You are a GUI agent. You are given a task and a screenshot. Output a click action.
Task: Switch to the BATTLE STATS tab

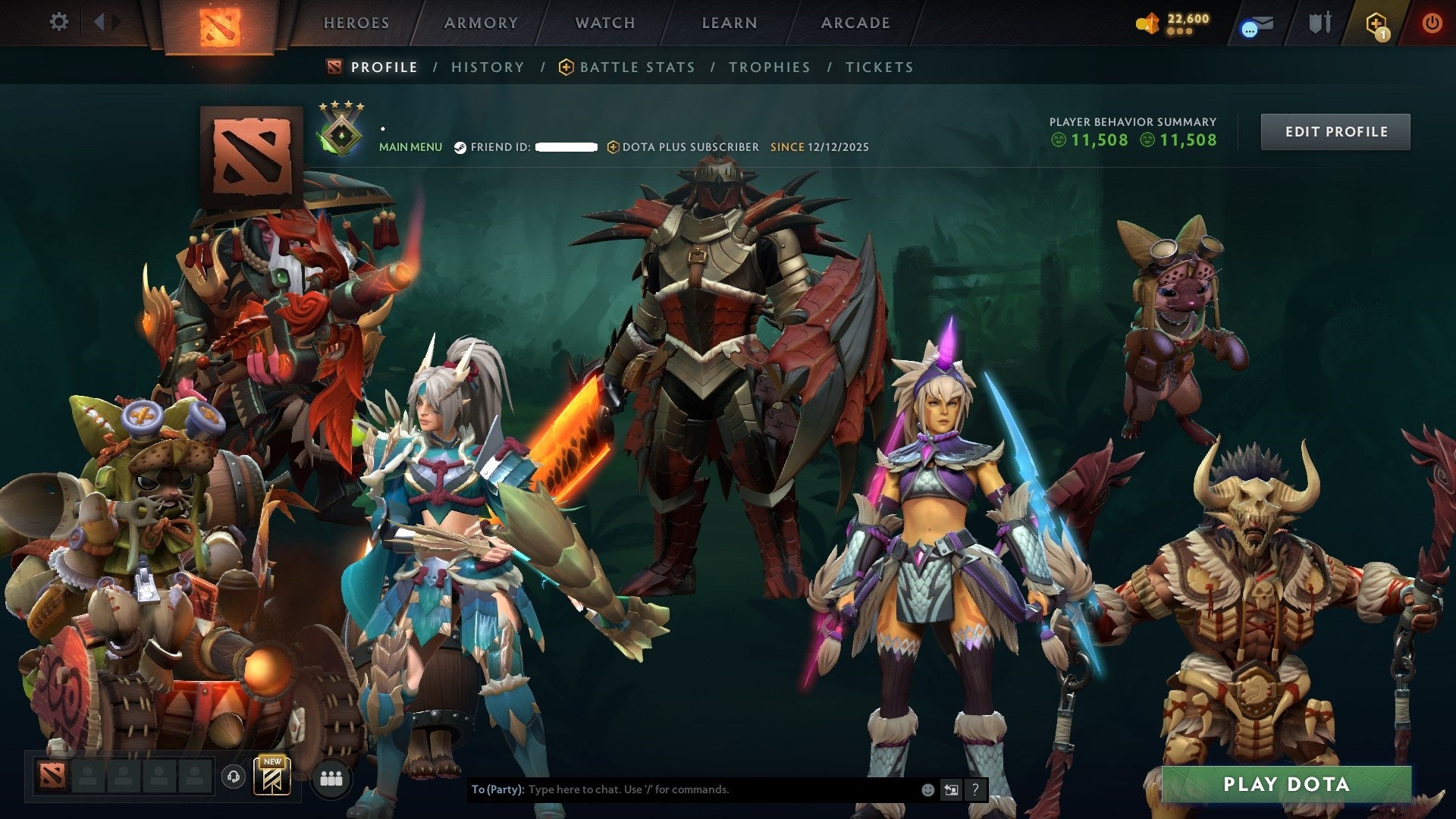(x=635, y=67)
